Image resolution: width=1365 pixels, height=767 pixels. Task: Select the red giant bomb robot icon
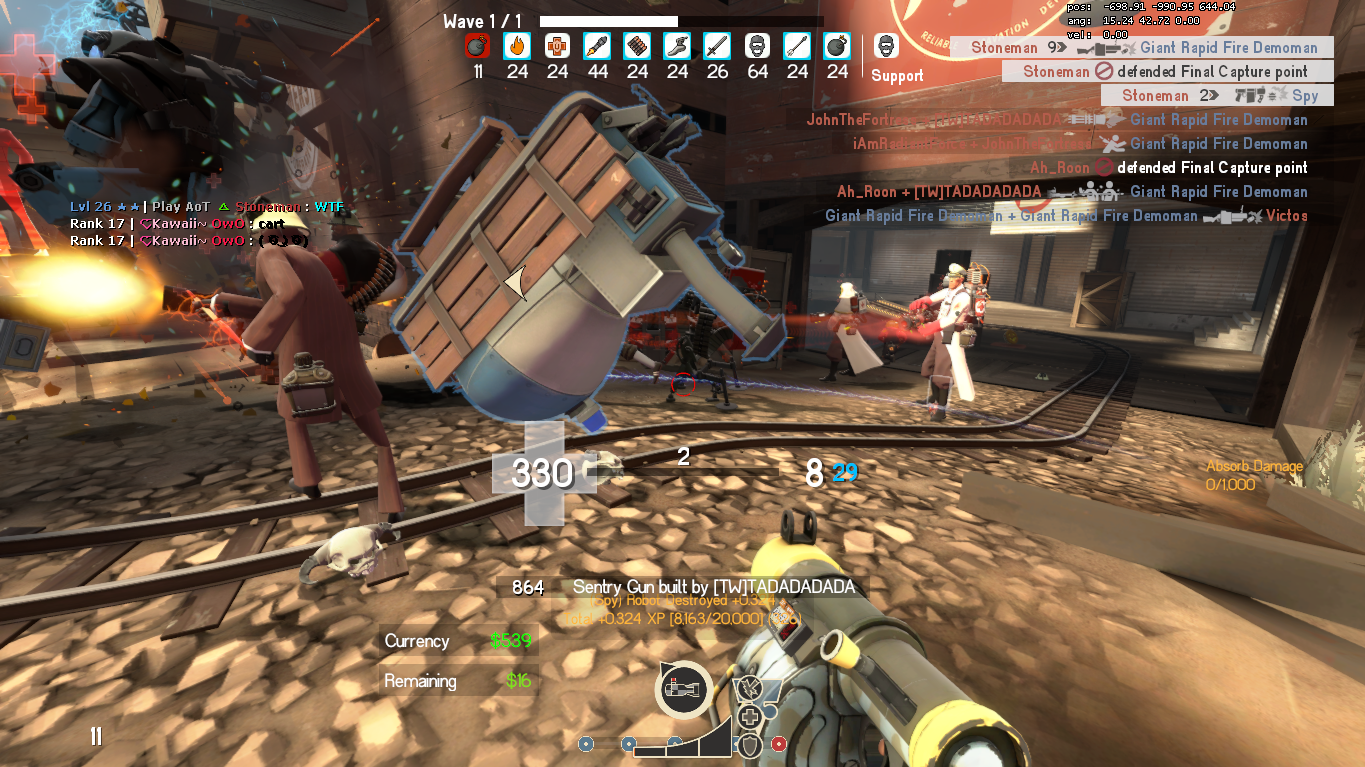coord(477,46)
